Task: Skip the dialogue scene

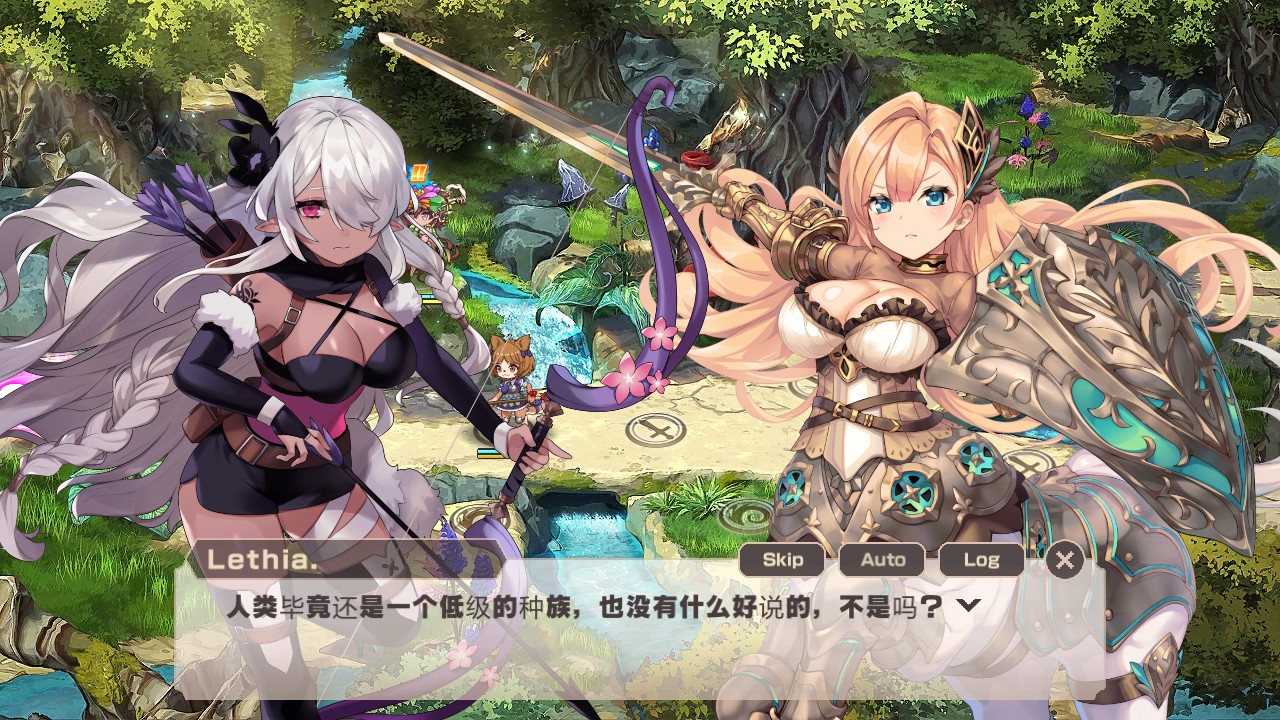Action: click(x=782, y=560)
